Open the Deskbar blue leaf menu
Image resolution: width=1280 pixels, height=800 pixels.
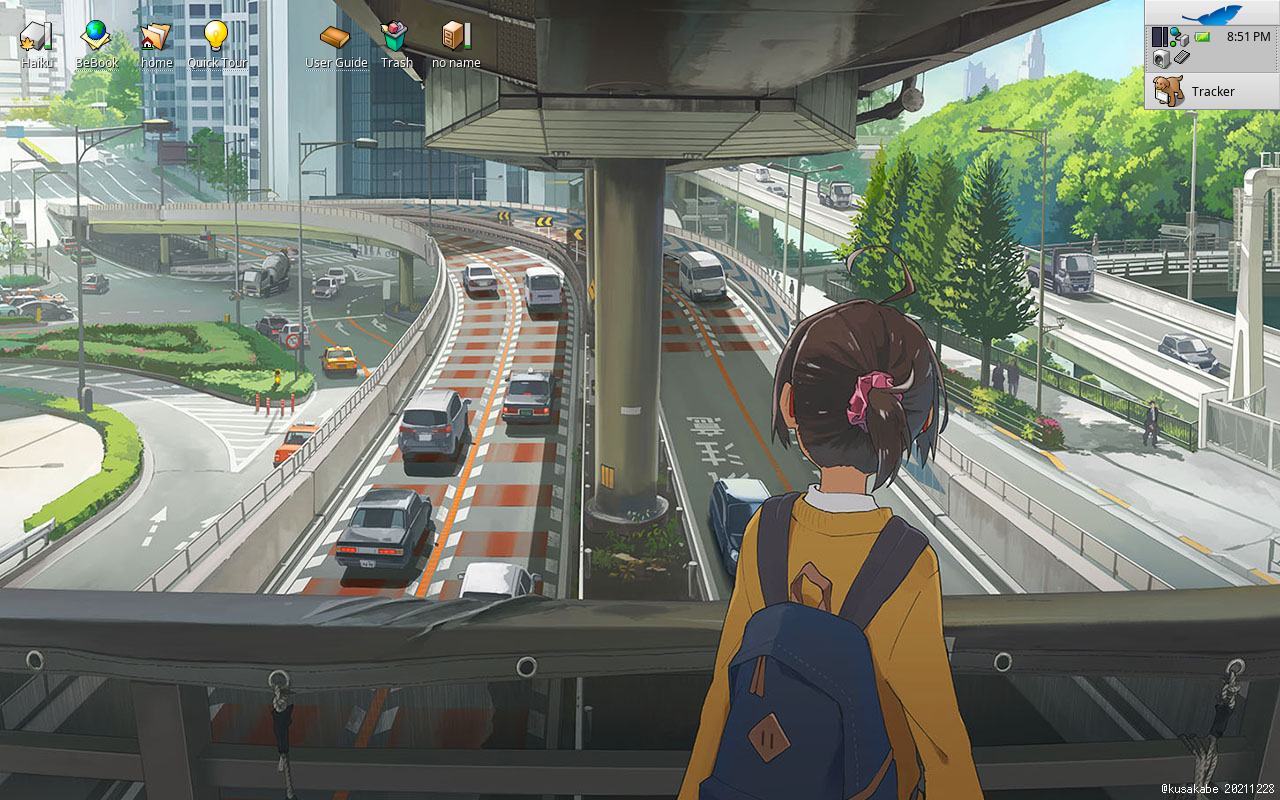pos(1211,14)
